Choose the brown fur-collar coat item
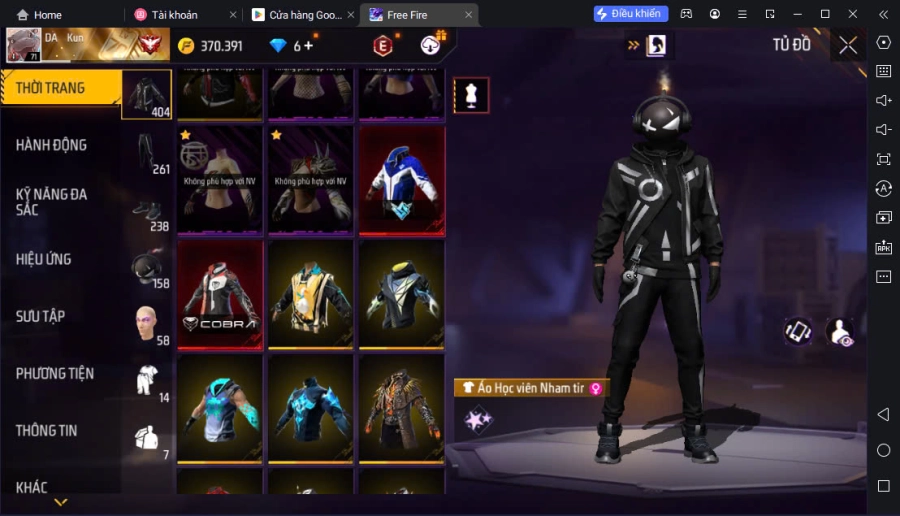The height and width of the screenshot is (516, 900). point(401,409)
